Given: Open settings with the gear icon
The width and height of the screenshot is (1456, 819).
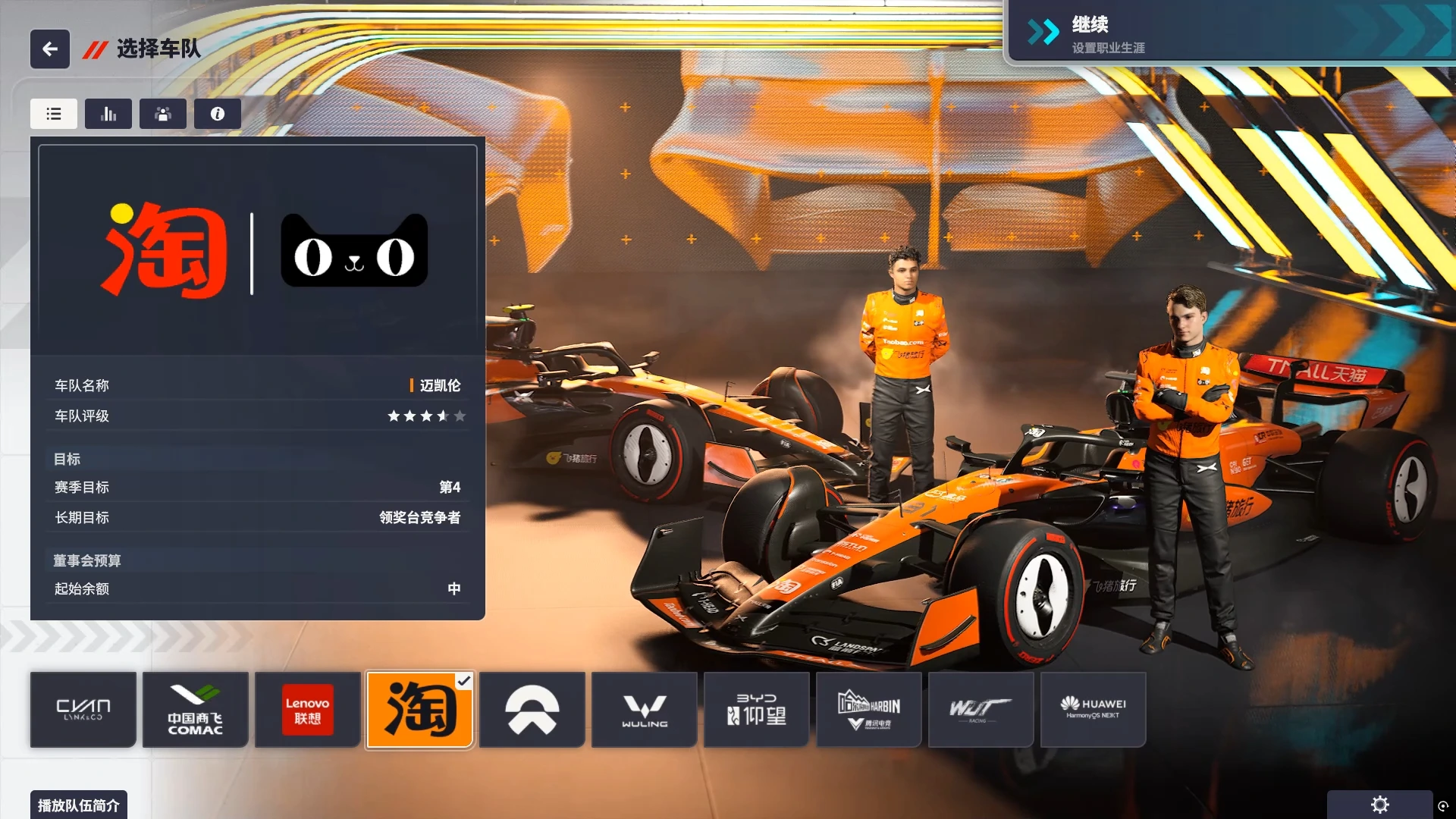Looking at the screenshot, I should tap(1380, 805).
